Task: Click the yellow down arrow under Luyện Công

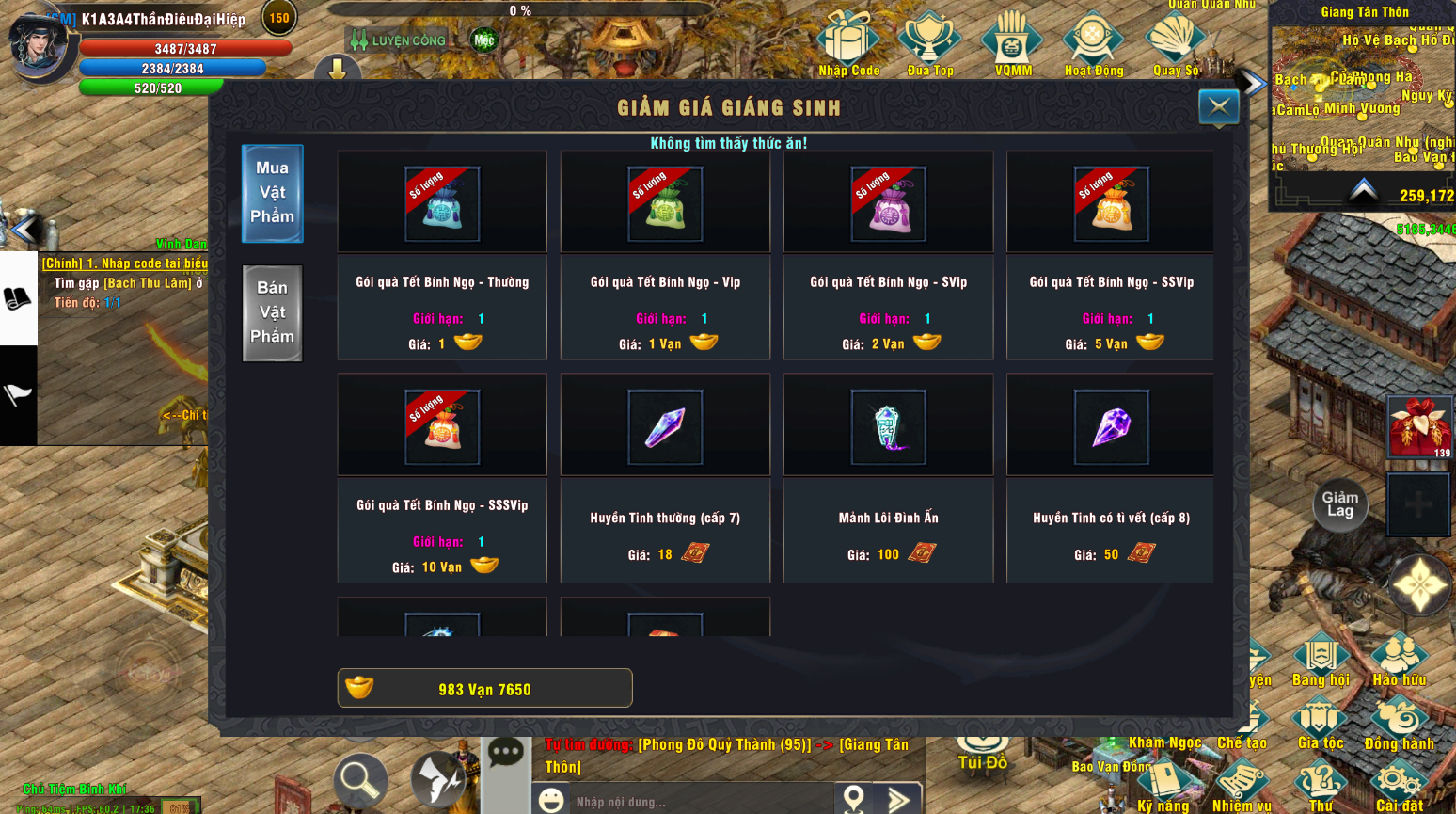Action: click(336, 70)
